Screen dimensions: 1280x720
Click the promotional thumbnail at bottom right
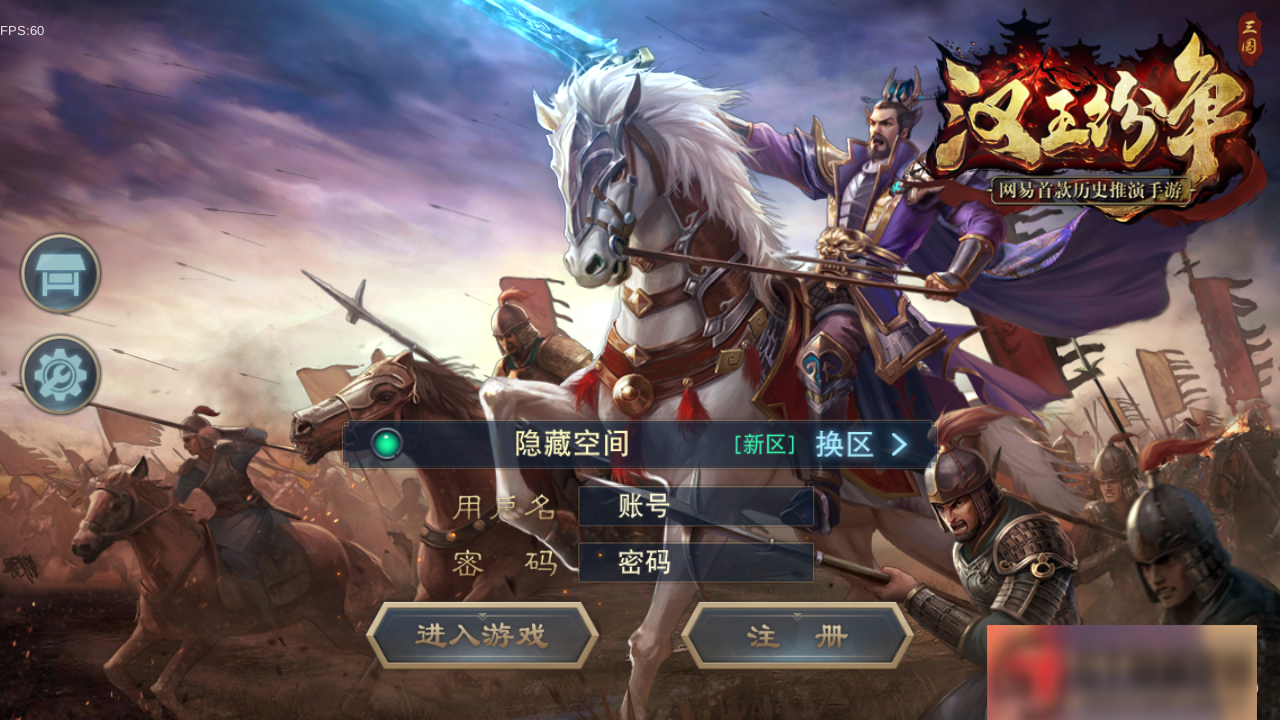tap(1123, 672)
